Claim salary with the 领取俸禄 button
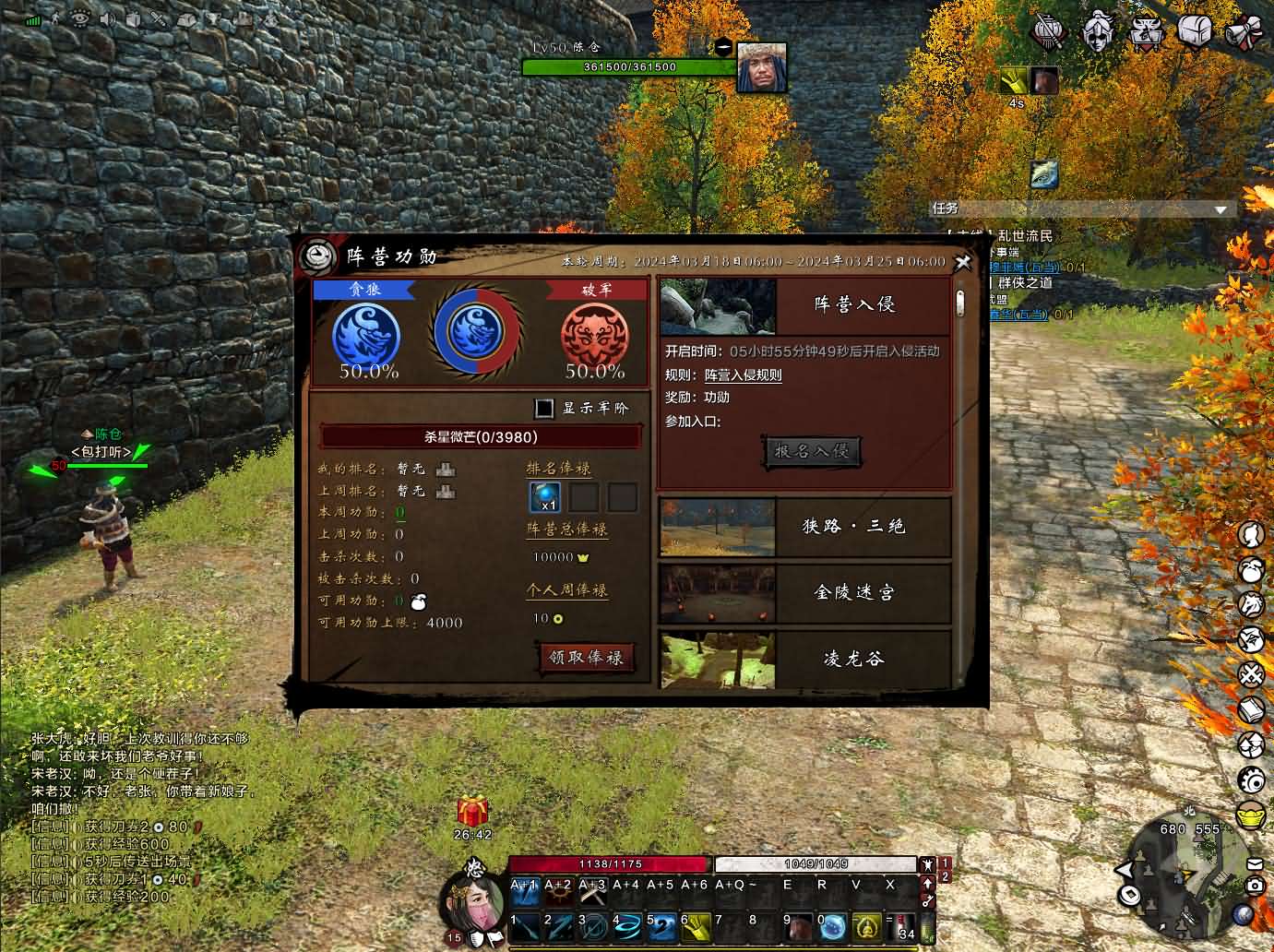 586,657
